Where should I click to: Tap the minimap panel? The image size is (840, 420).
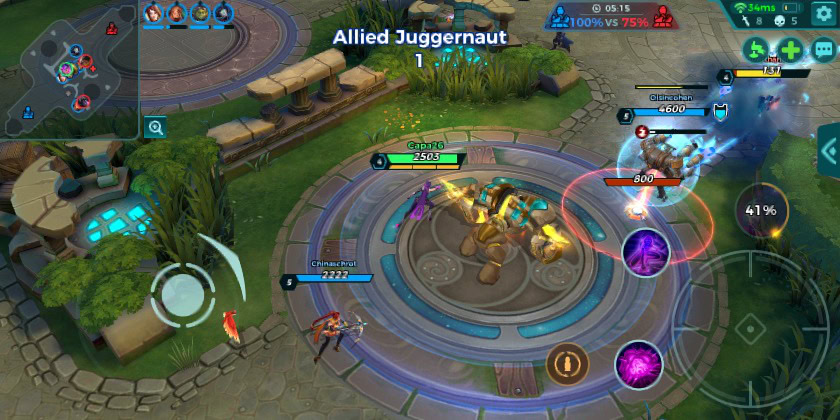(70, 68)
